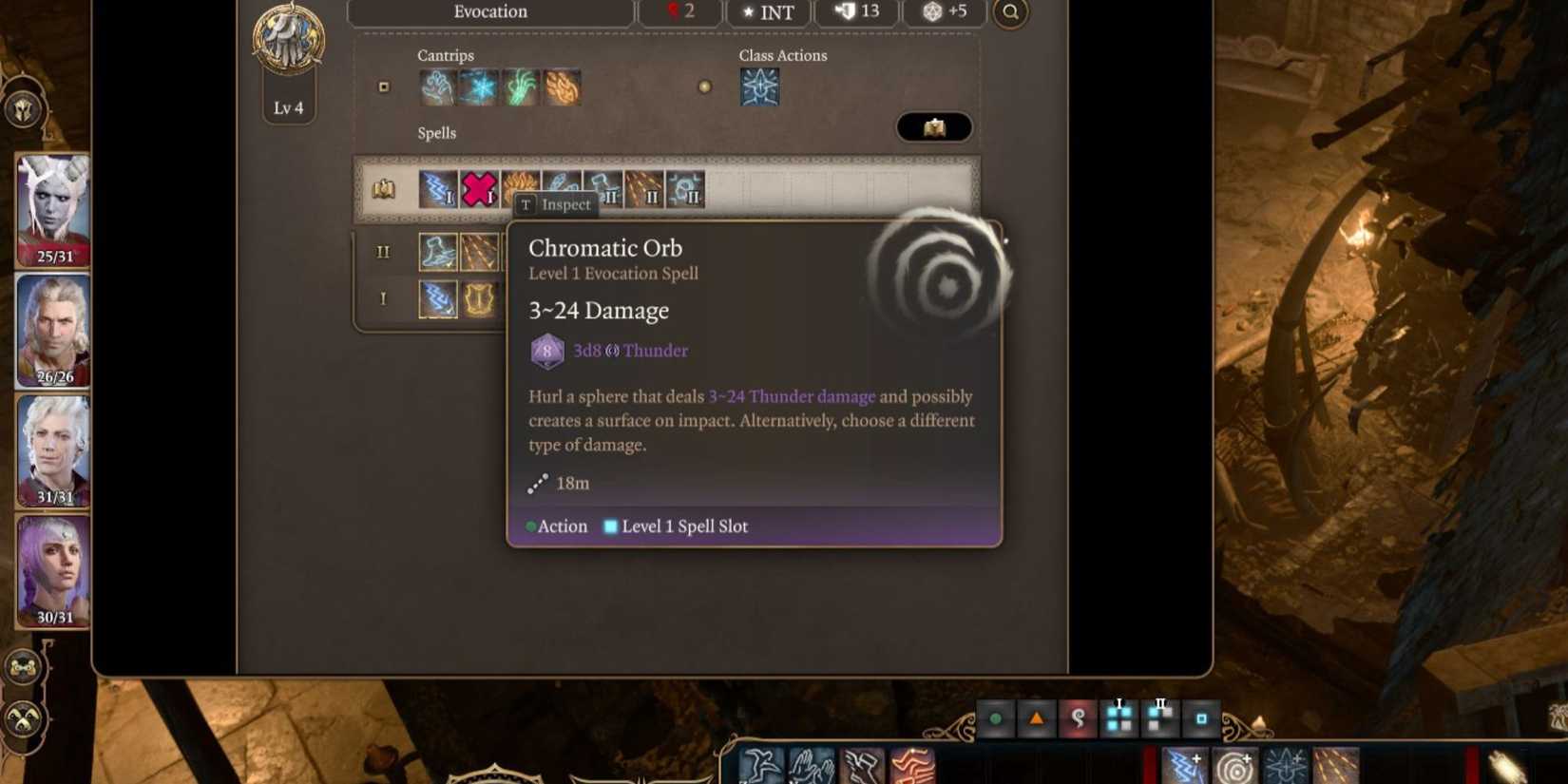
Task: Open the INT ability header item
Action: (x=769, y=12)
